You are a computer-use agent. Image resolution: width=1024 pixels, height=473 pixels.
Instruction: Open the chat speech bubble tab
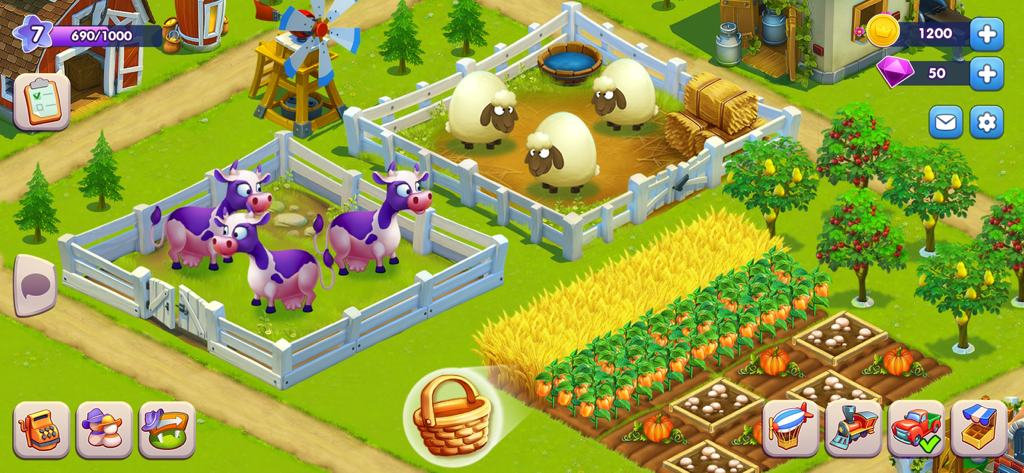point(35,284)
